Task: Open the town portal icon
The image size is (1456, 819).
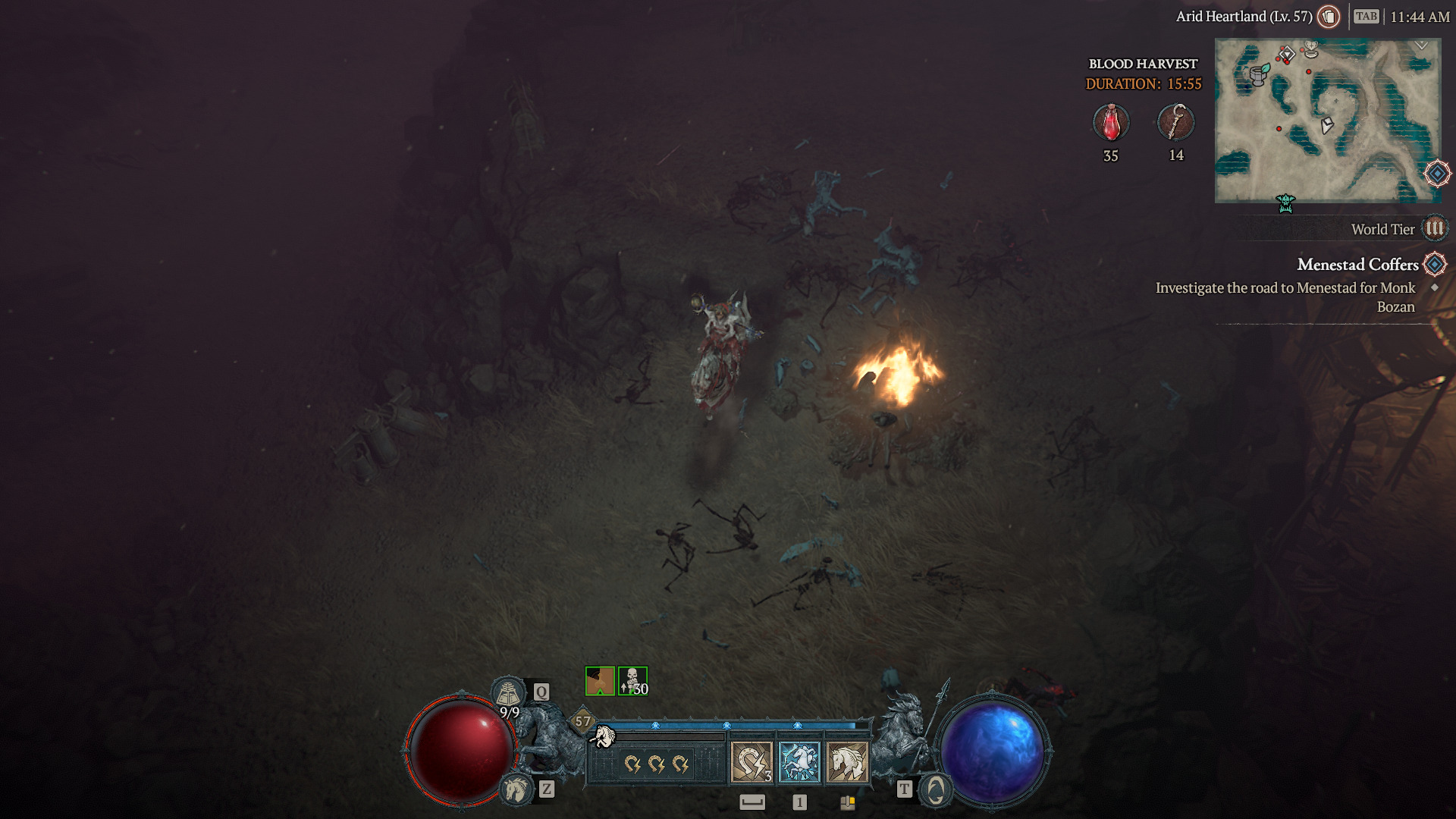Action: point(936,790)
